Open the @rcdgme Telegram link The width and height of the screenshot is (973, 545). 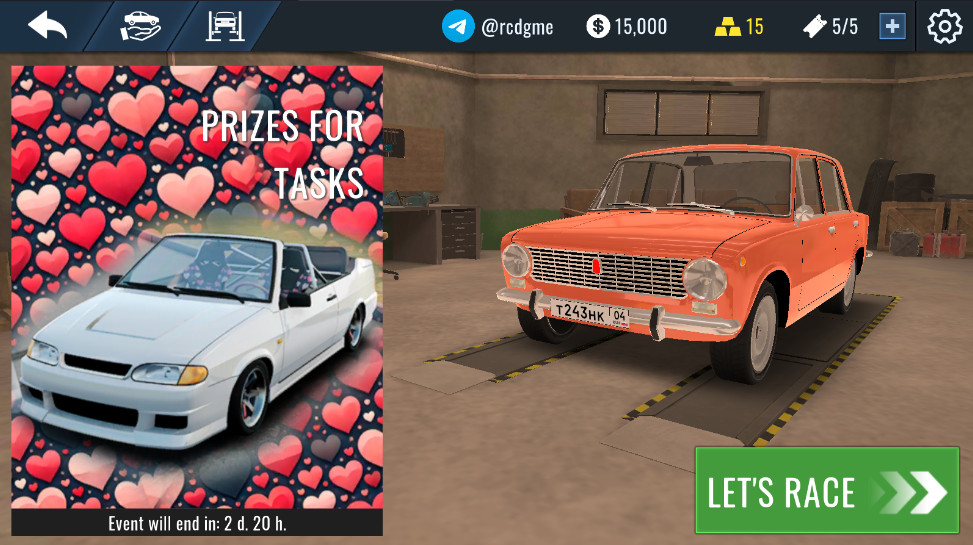[x=498, y=26]
